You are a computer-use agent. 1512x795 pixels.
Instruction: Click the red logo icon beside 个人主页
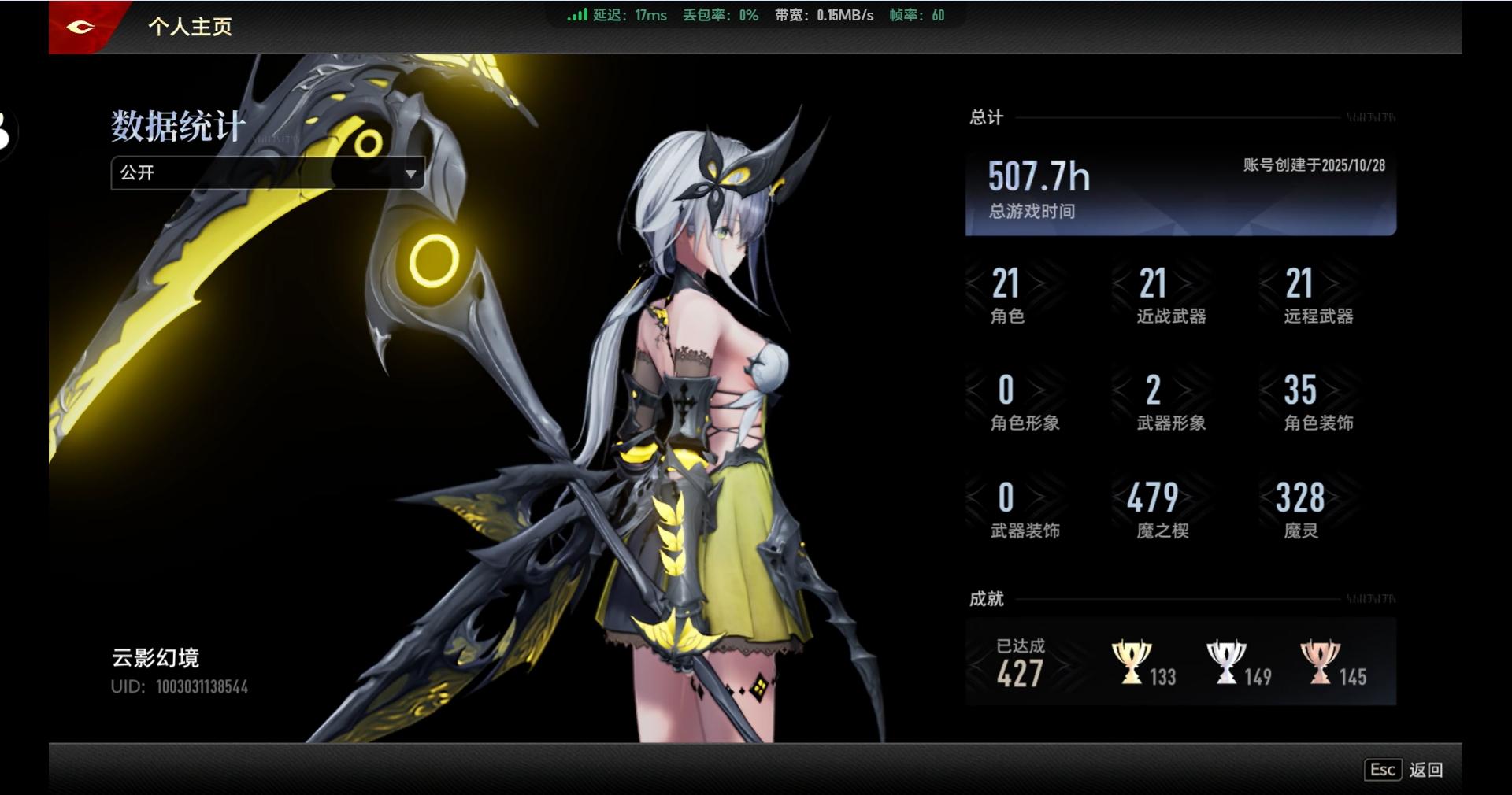click(81, 27)
